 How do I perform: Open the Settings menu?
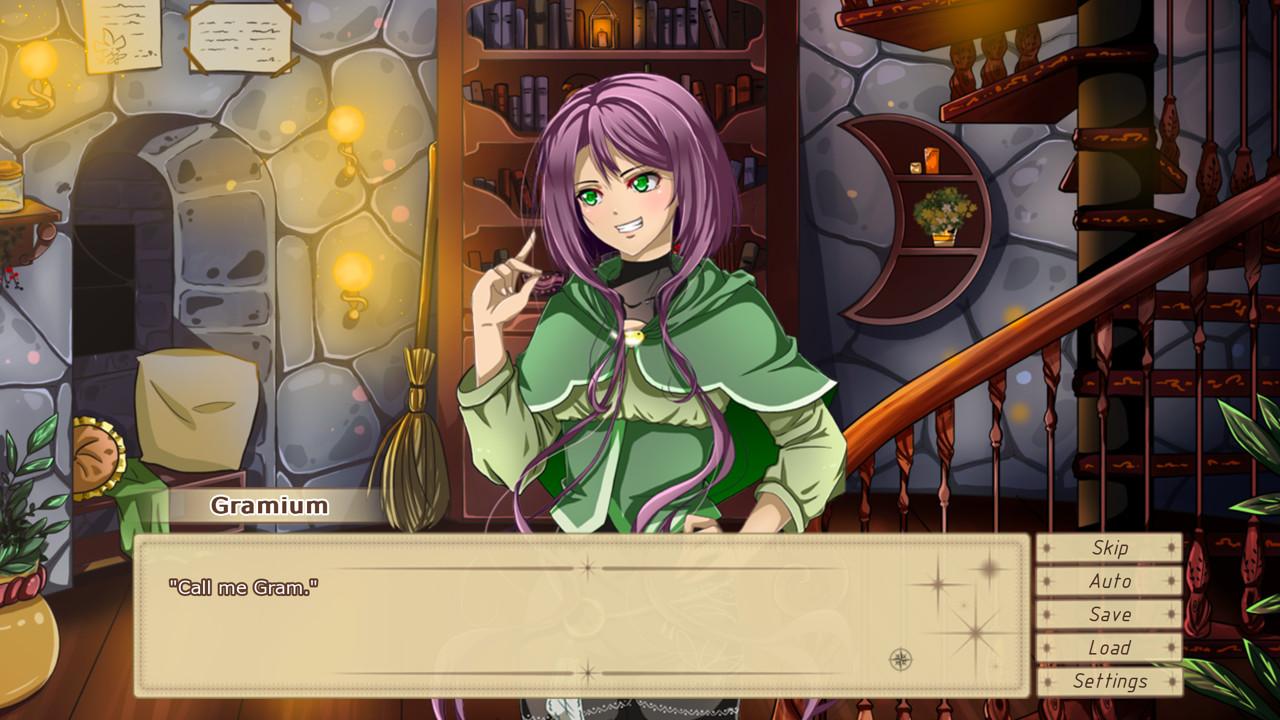pyautogui.click(x=1109, y=682)
